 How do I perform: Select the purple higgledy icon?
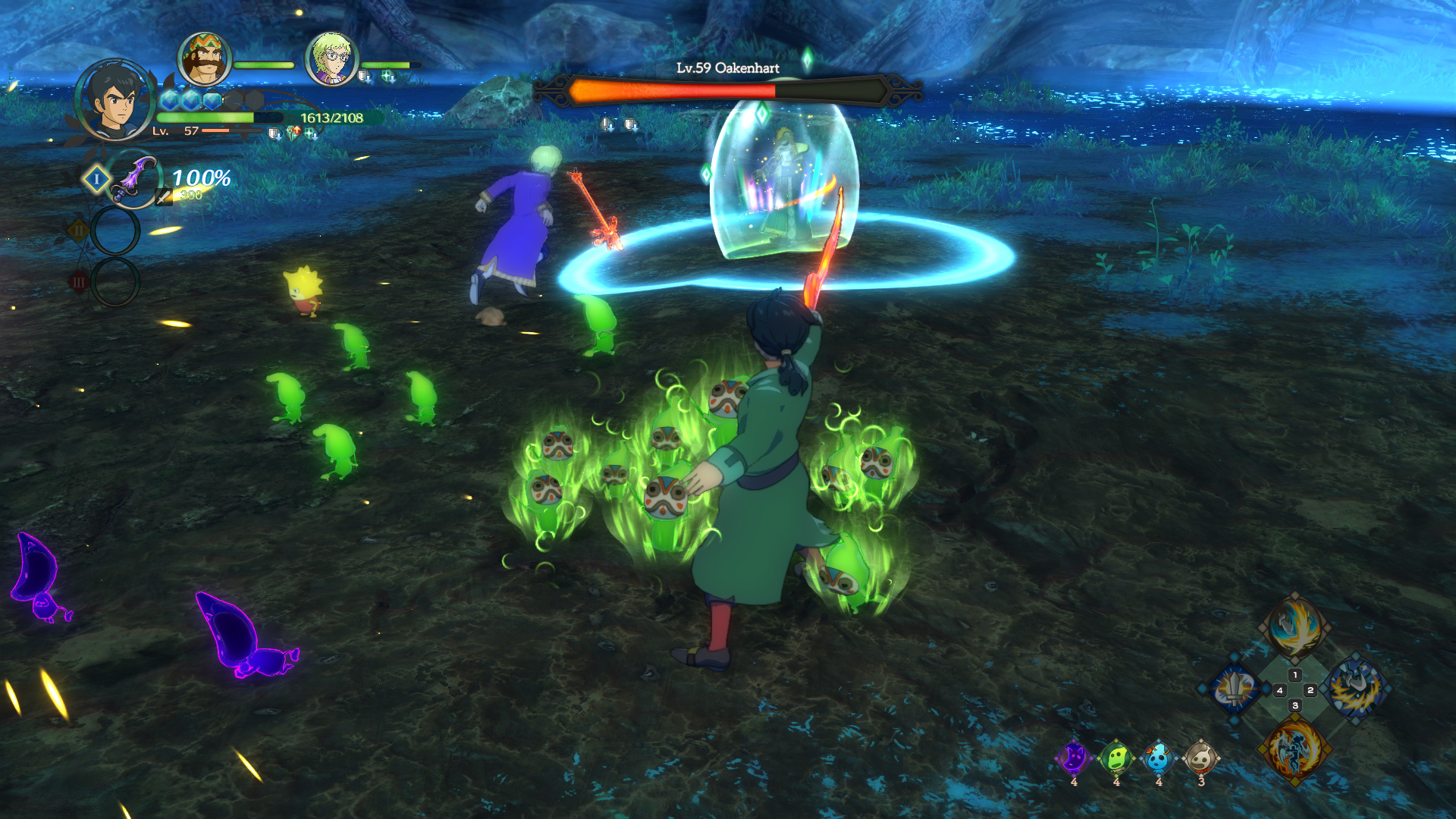coord(1074,758)
